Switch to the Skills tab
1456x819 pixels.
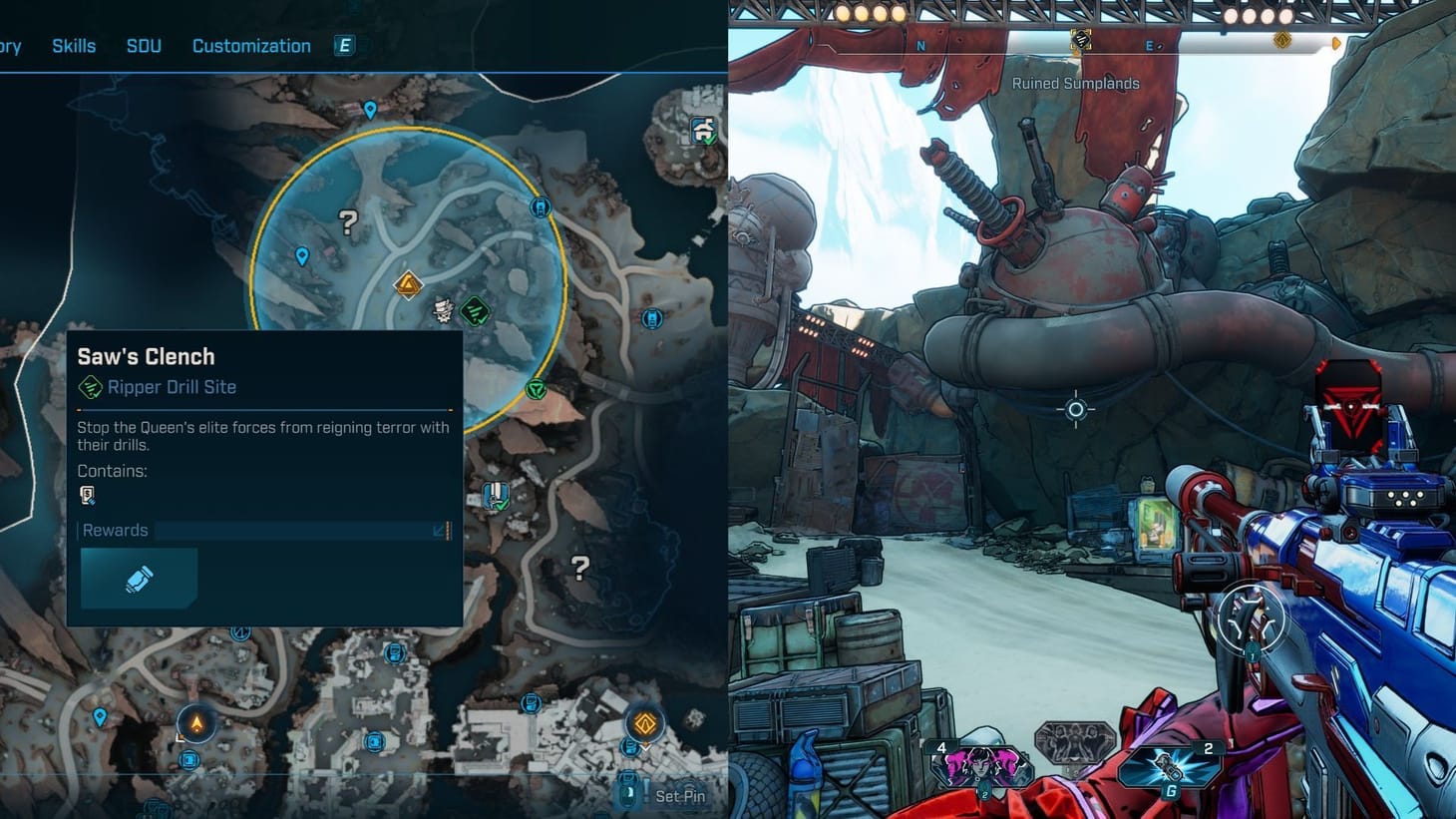[74, 45]
